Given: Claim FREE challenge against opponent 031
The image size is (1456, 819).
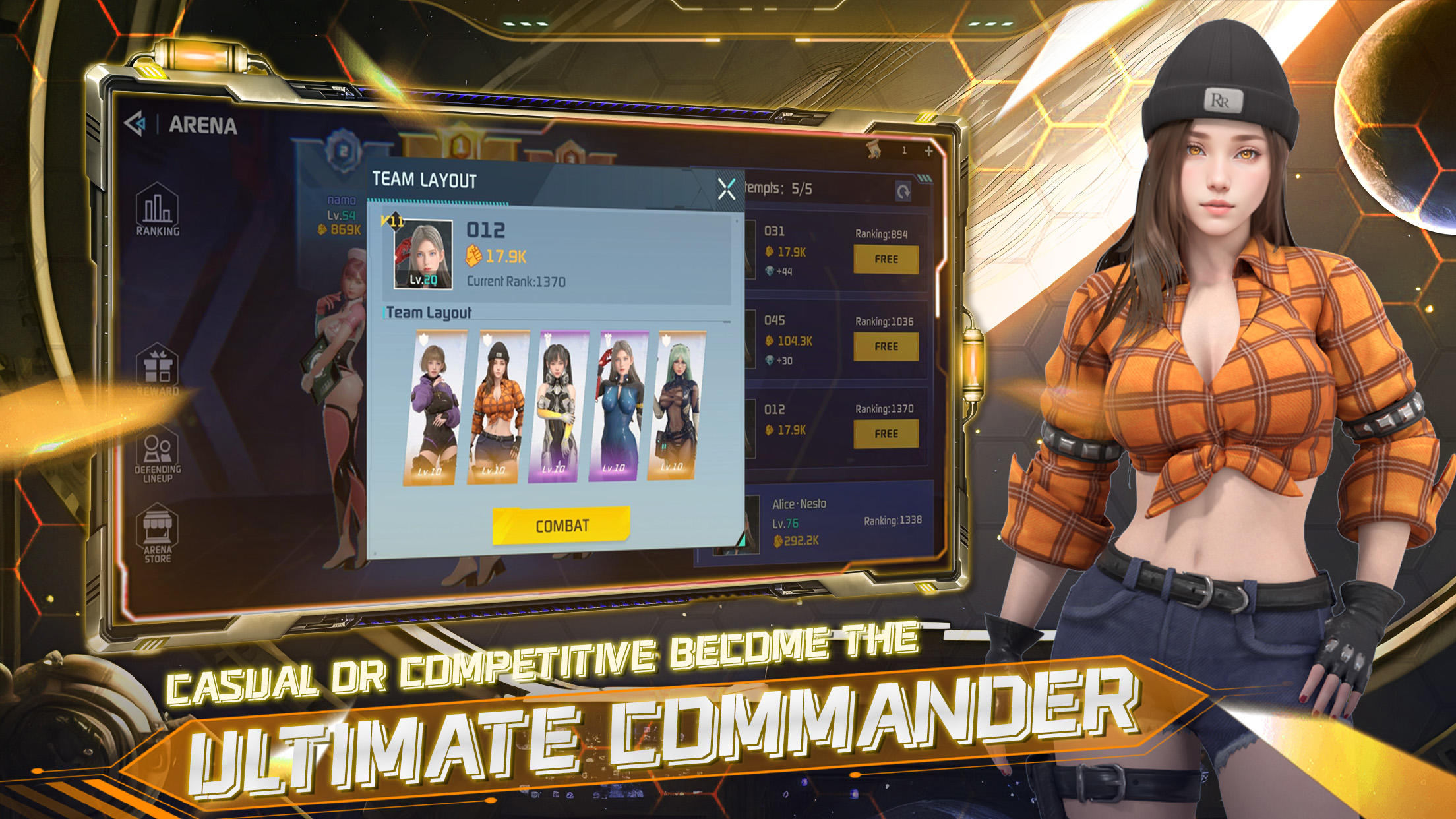Looking at the screenshot, I should (886, 260).
